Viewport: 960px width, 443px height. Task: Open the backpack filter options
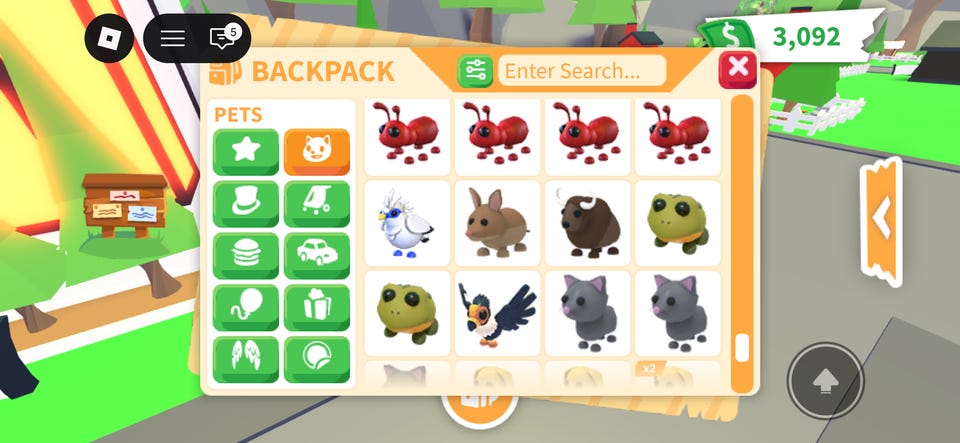pyautogui.click(x=475, y=71)
